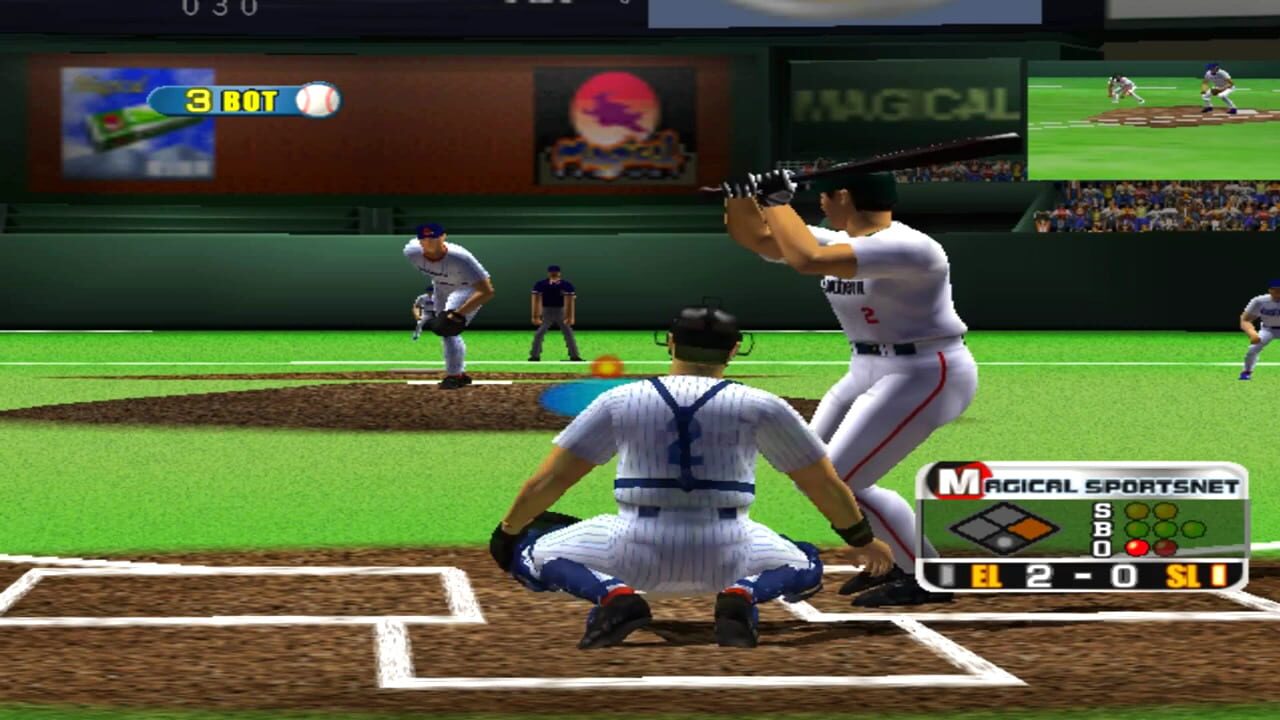The height and width of the screenshot is (720, 1280).
Task: Toggle the lit red out indicator light
Action: click(x=1136, y=547)
